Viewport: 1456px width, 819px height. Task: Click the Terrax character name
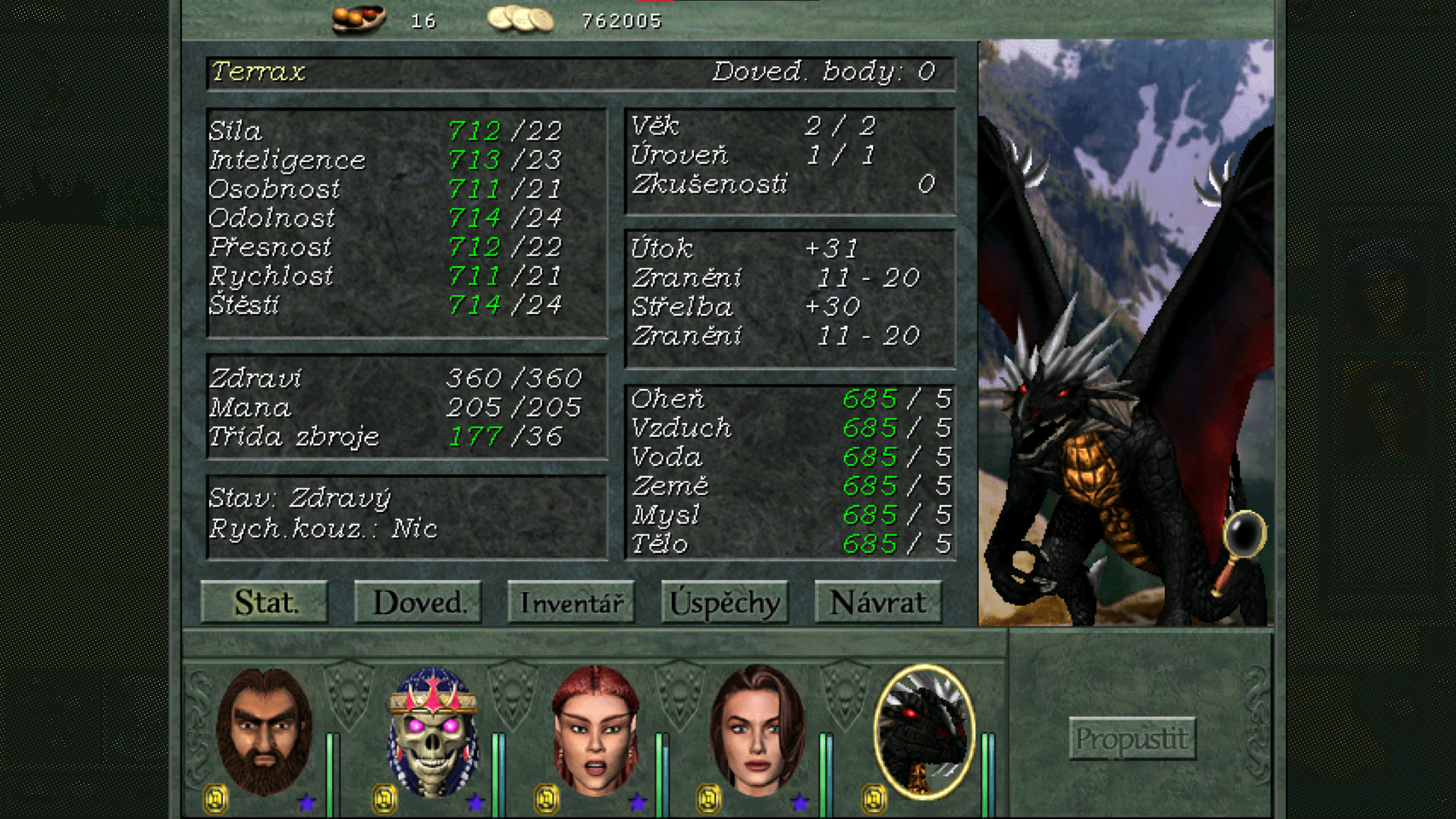259,72
